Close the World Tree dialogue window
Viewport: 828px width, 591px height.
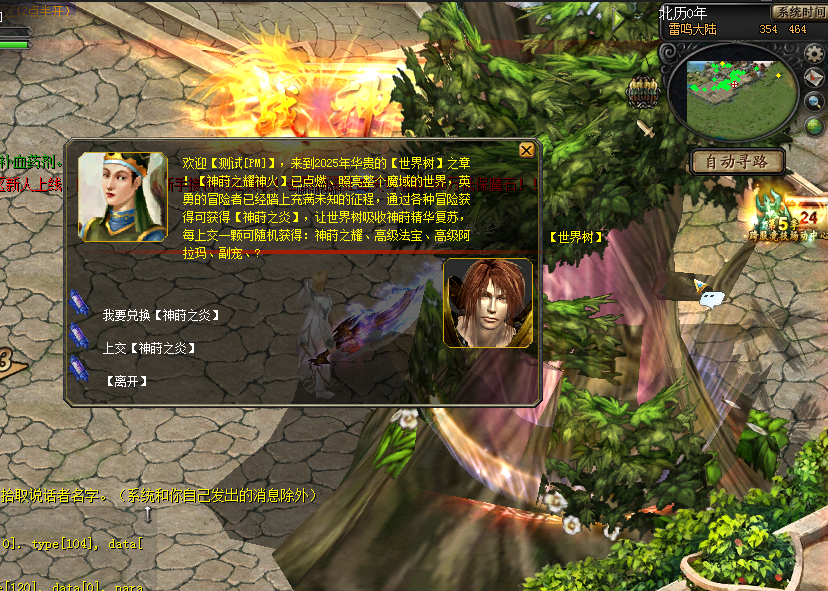pyautogui.click(x=526, y=150)
